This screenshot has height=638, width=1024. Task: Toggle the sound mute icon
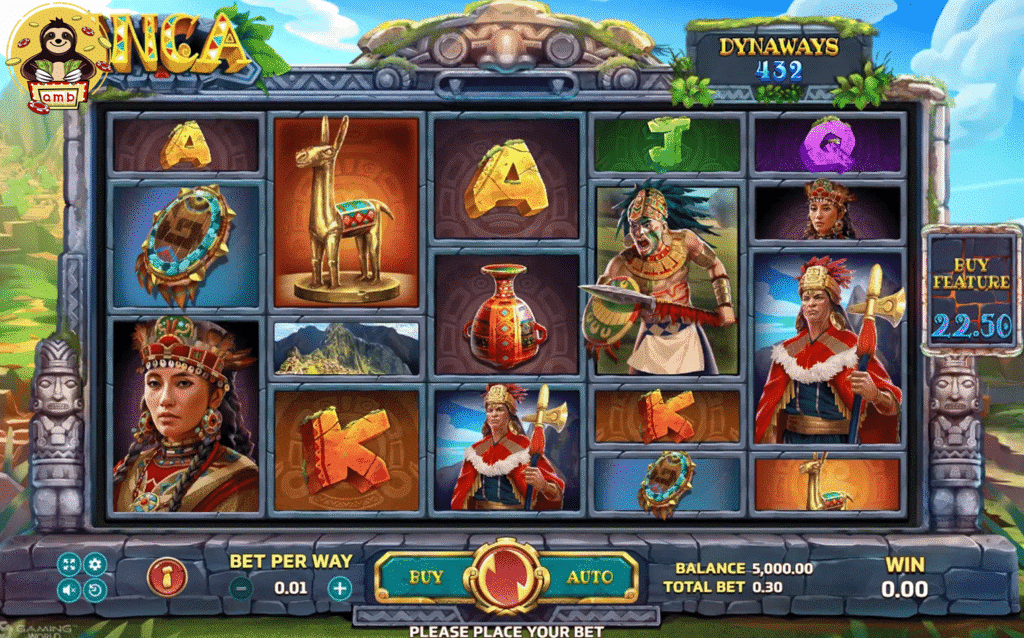pyautogui.click(x=70, y=589)
